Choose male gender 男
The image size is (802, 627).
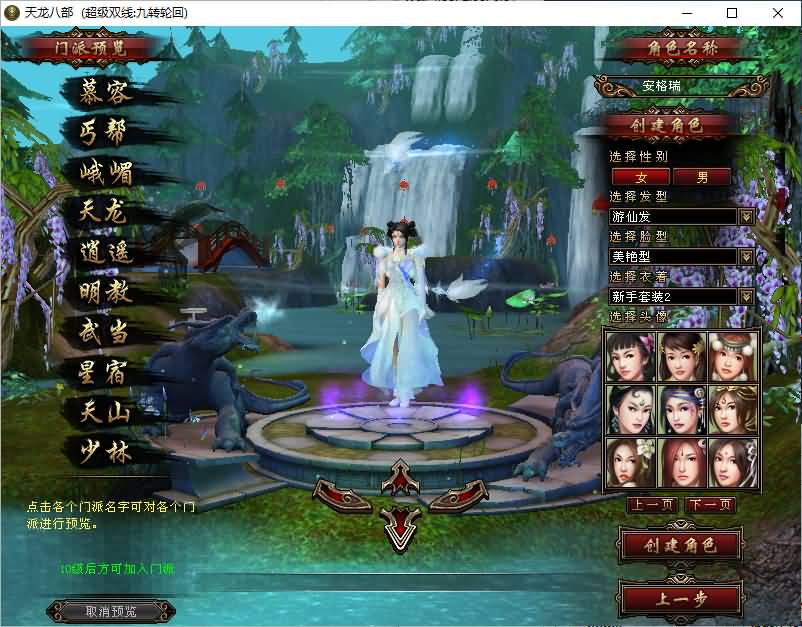click(702, 177)
